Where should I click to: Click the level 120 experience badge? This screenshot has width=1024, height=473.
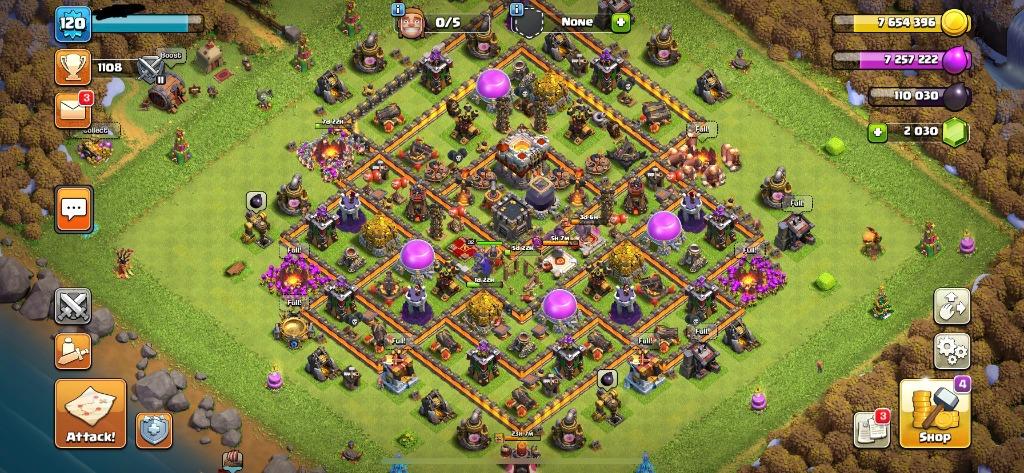point(72,22)
